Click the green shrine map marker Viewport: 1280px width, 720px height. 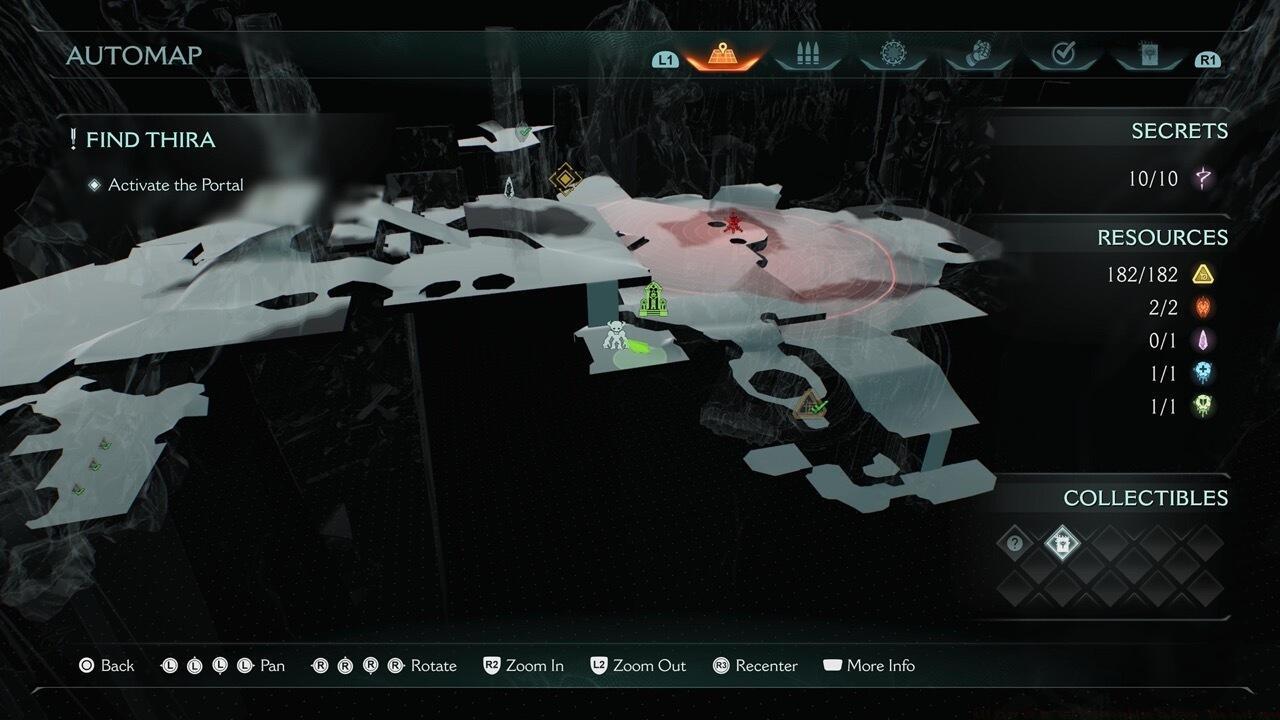click(653, 299)
